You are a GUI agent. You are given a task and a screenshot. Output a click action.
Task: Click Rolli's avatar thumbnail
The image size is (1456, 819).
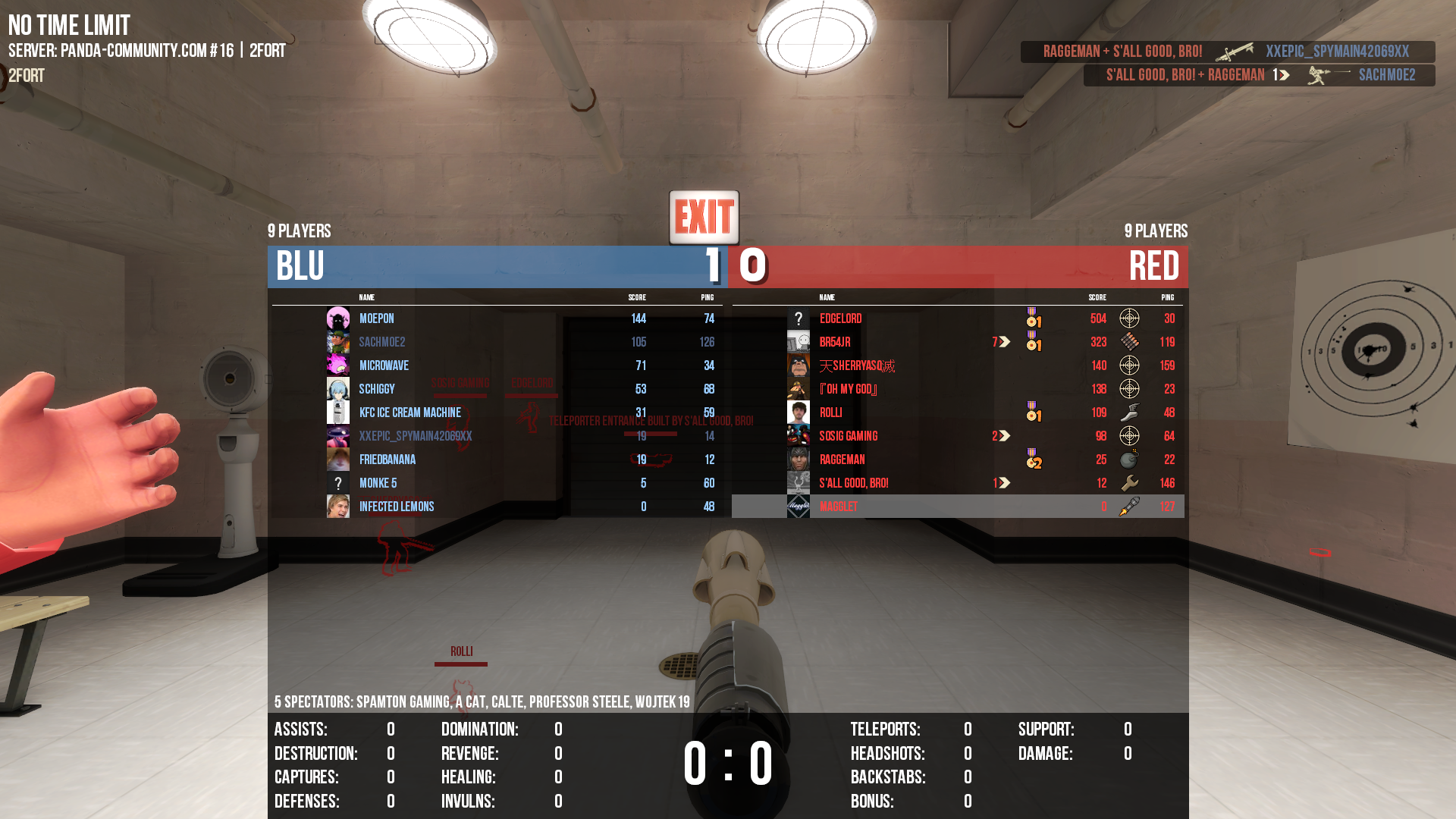click(799, 413)
